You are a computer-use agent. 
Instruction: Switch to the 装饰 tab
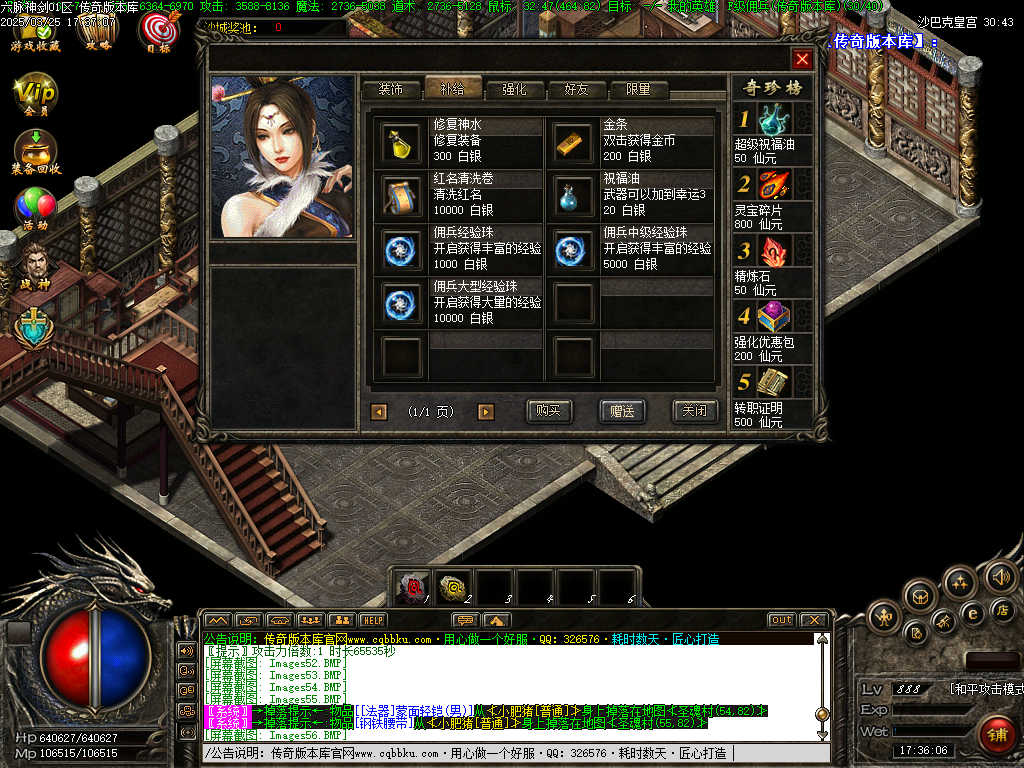click(x=391, y=89)
